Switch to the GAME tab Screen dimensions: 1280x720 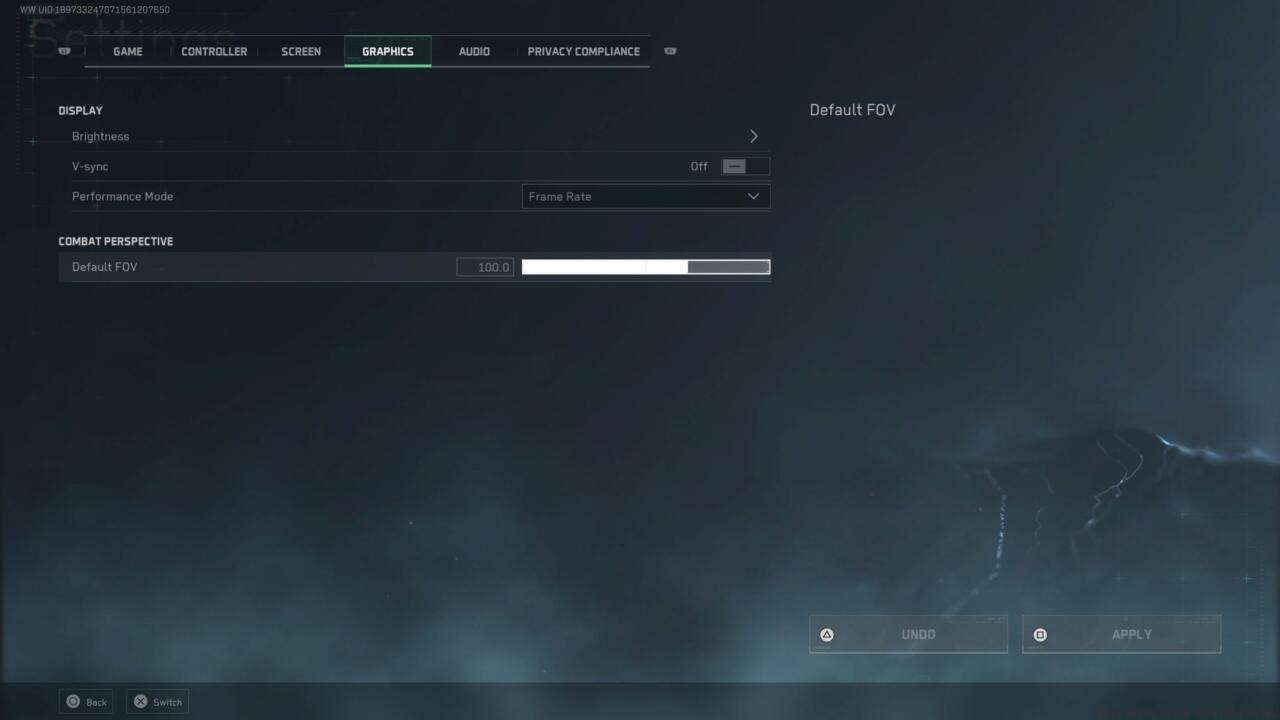point(127,51)
